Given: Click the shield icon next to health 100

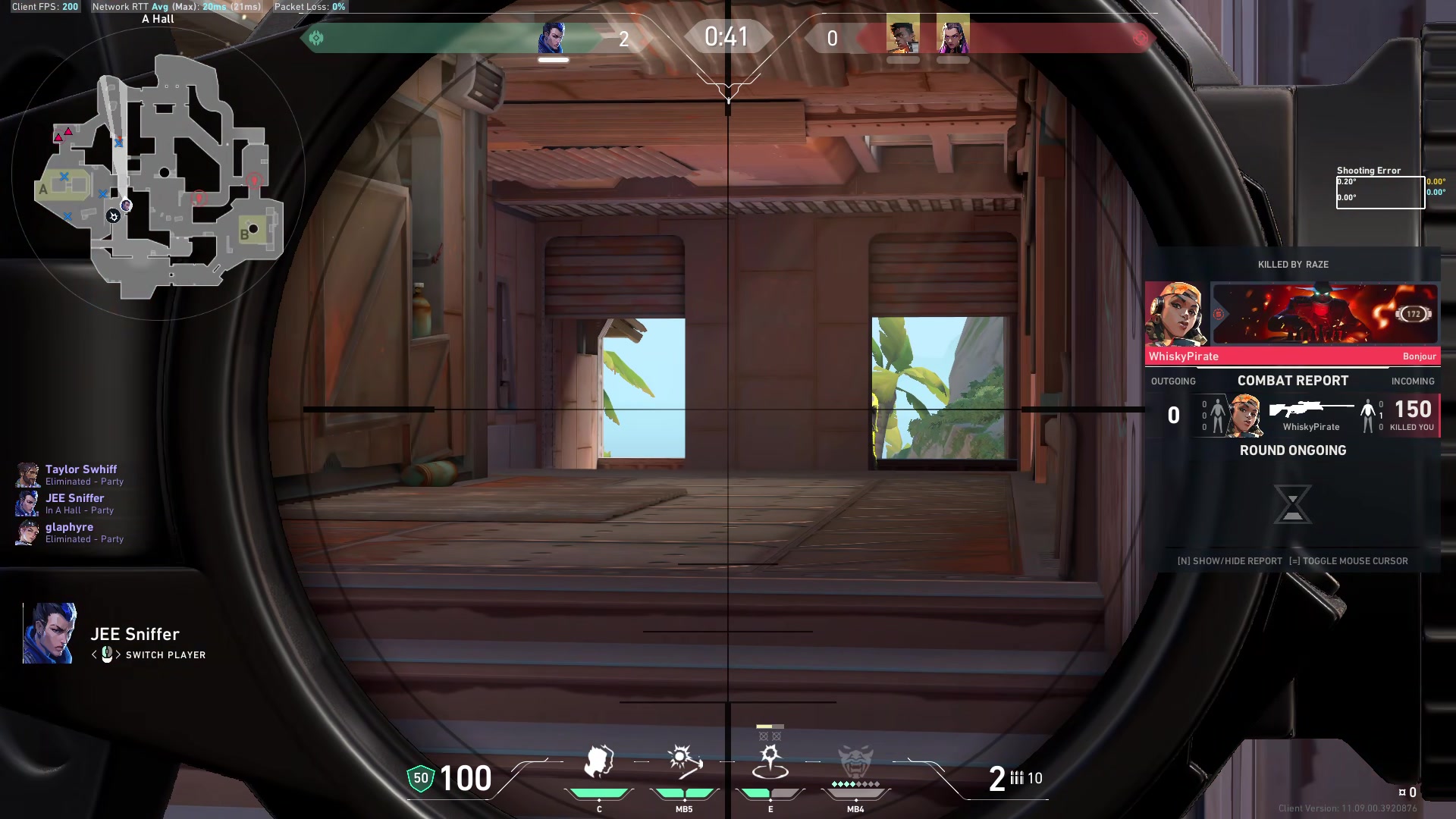Looking at the screenshot, I should point(419,778).
